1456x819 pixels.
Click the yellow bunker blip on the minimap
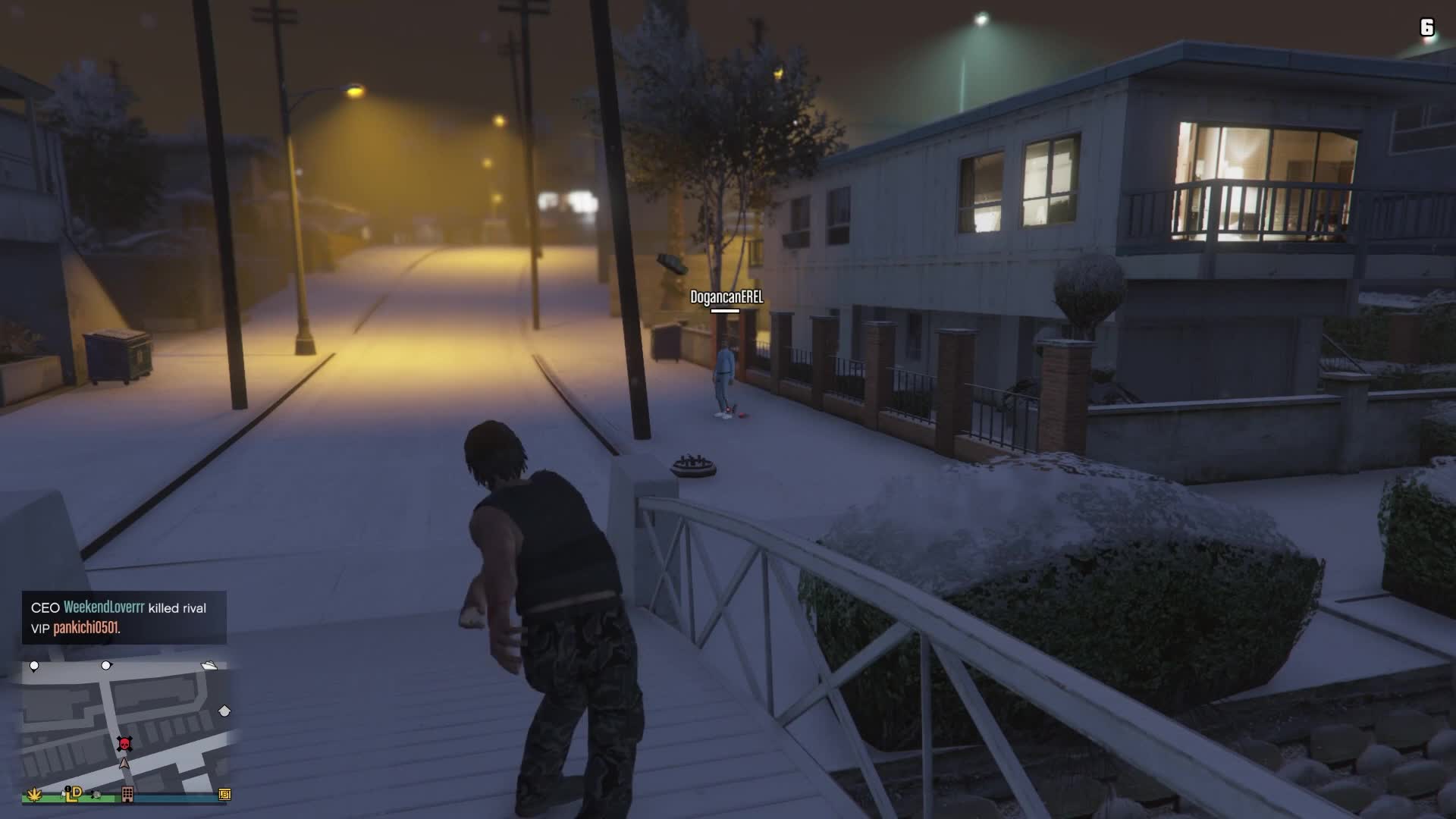[x=224, y=794]
